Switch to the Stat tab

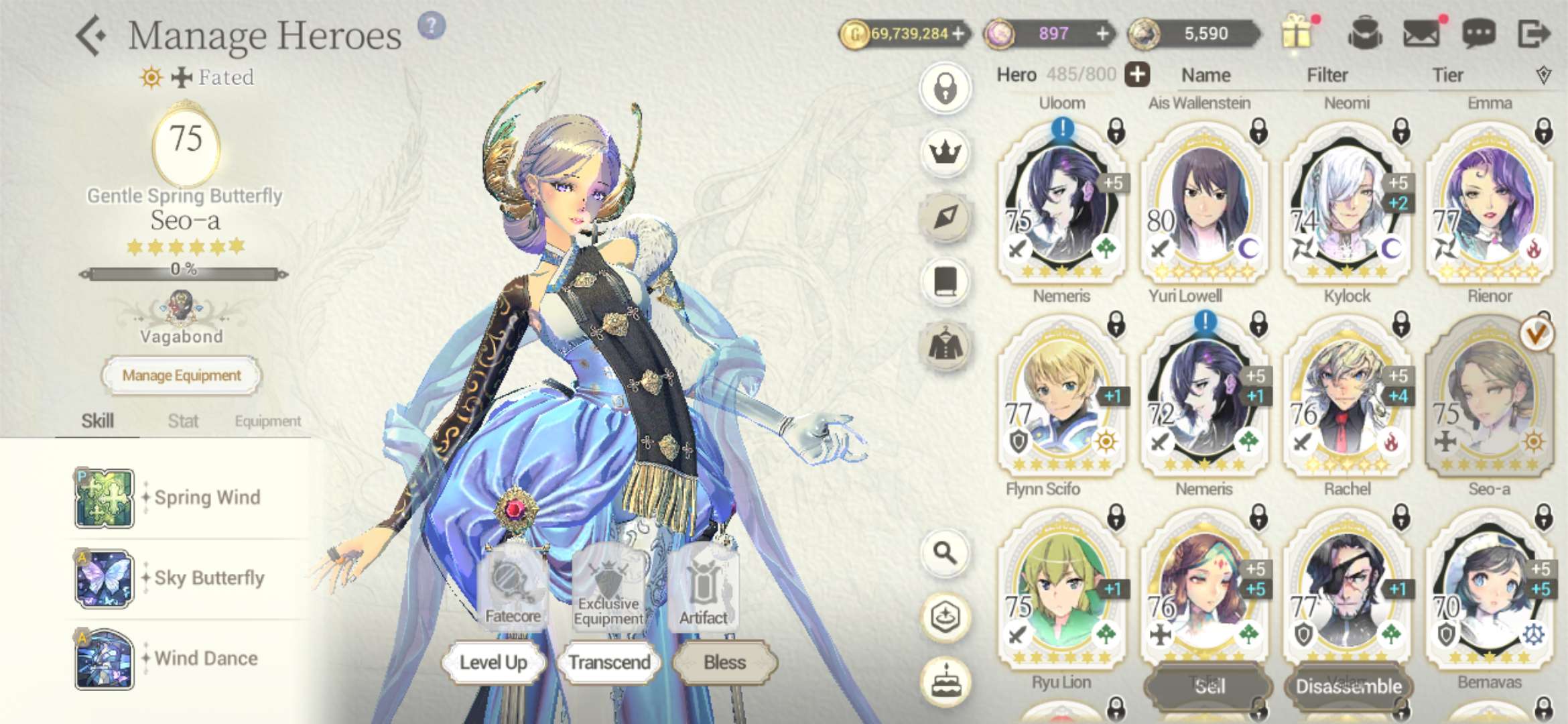[x=183, y=421]
